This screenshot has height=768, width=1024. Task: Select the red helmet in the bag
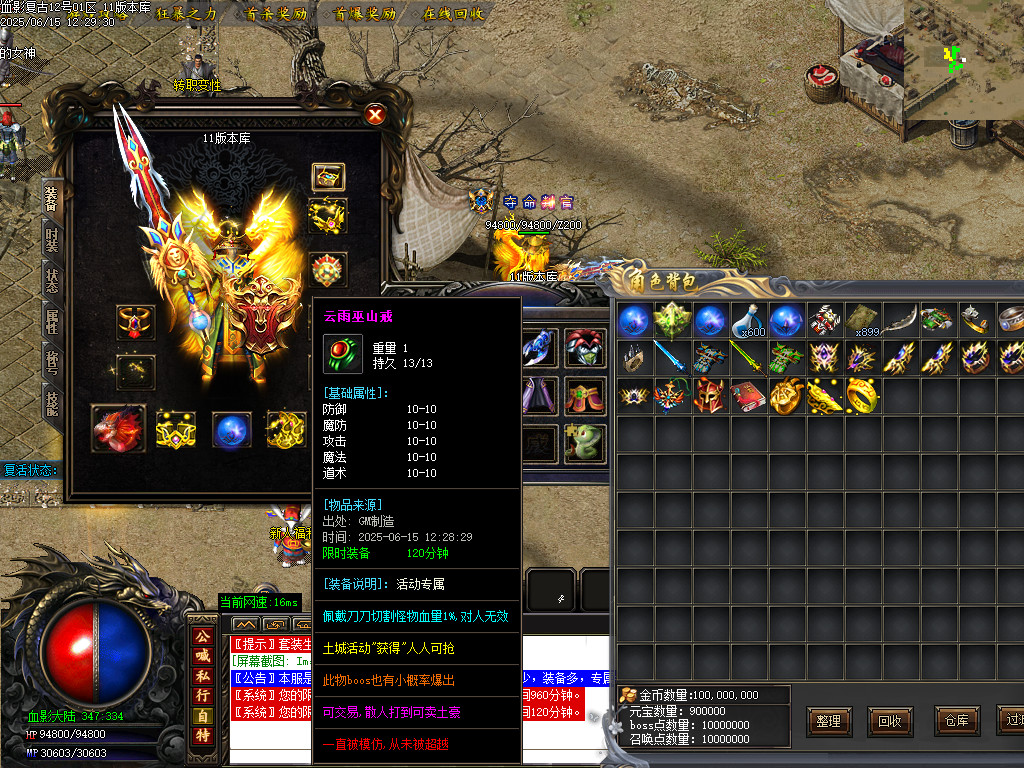710,396
